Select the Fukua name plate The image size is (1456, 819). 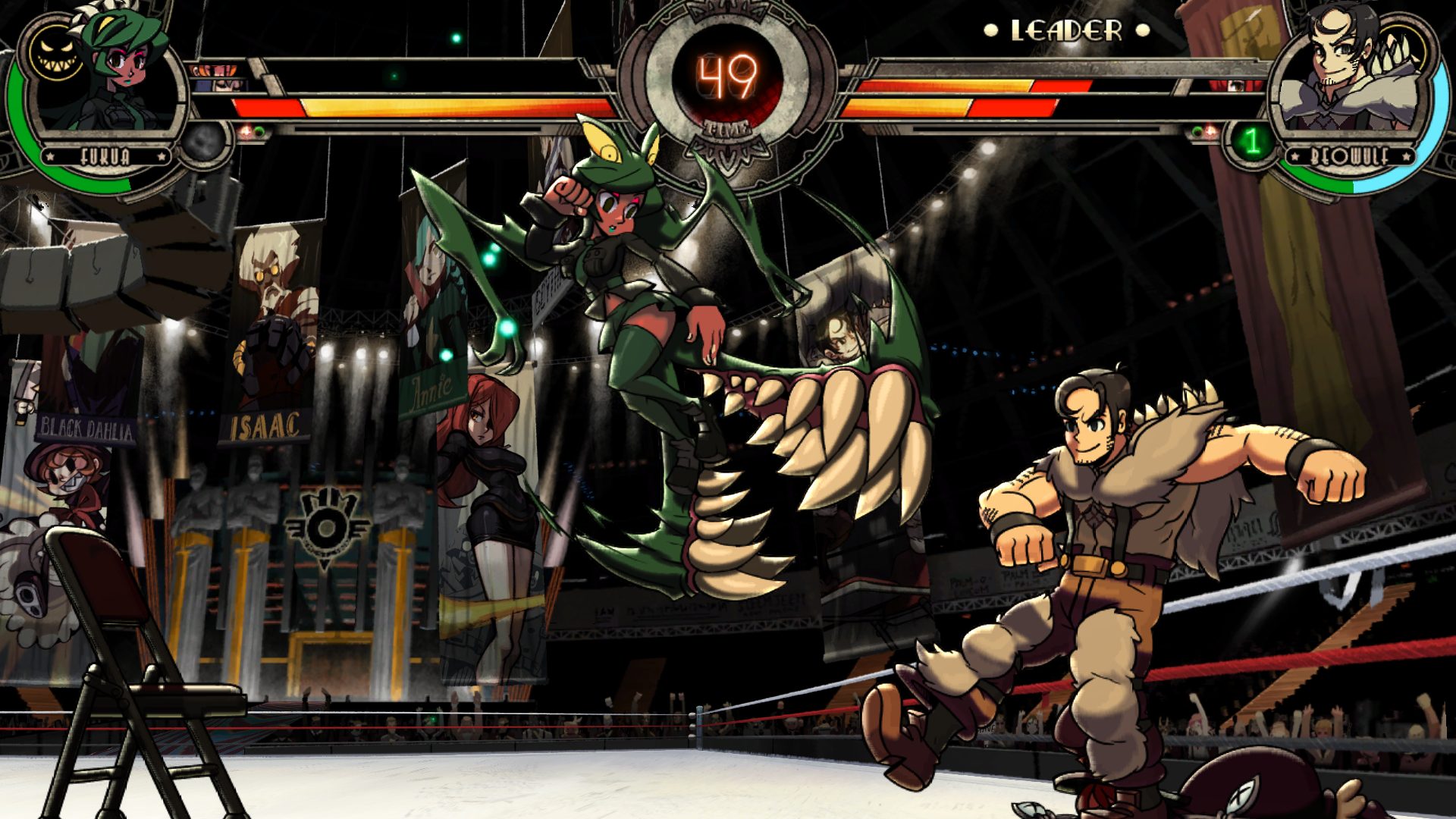(x=105, y=156)
